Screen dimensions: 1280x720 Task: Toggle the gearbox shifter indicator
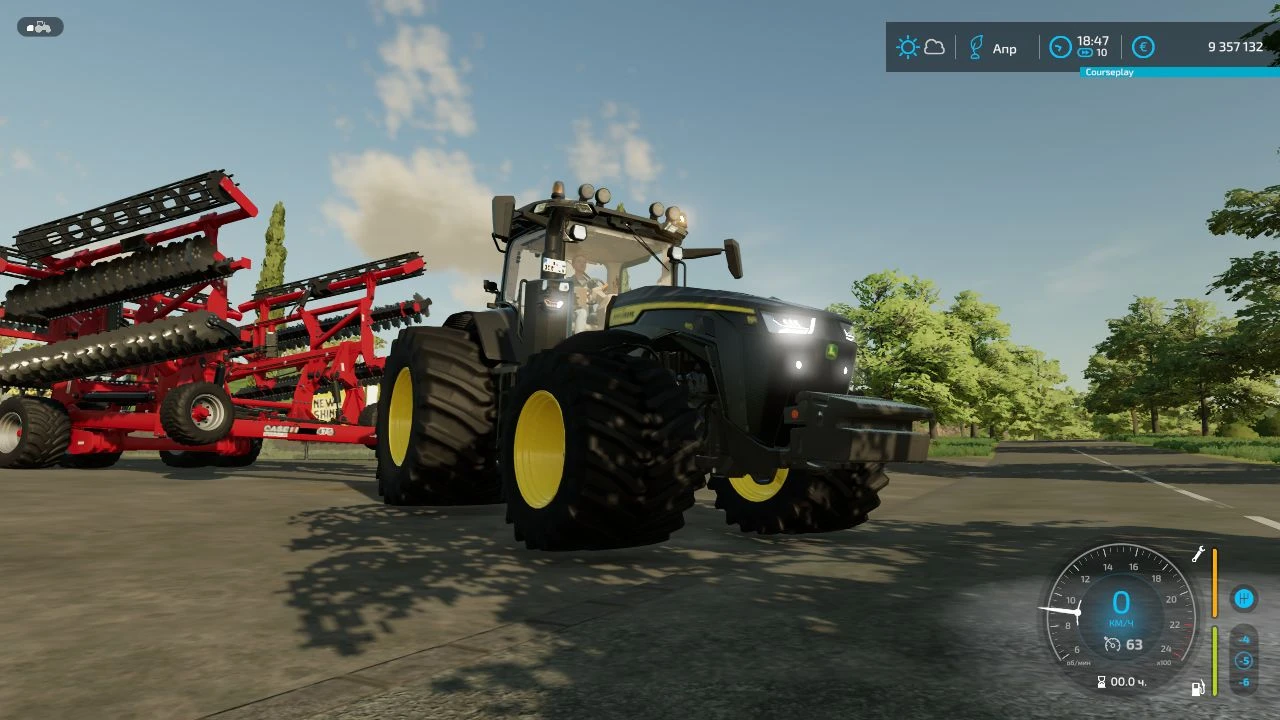pyautogui.click(x=1244, y=599)
